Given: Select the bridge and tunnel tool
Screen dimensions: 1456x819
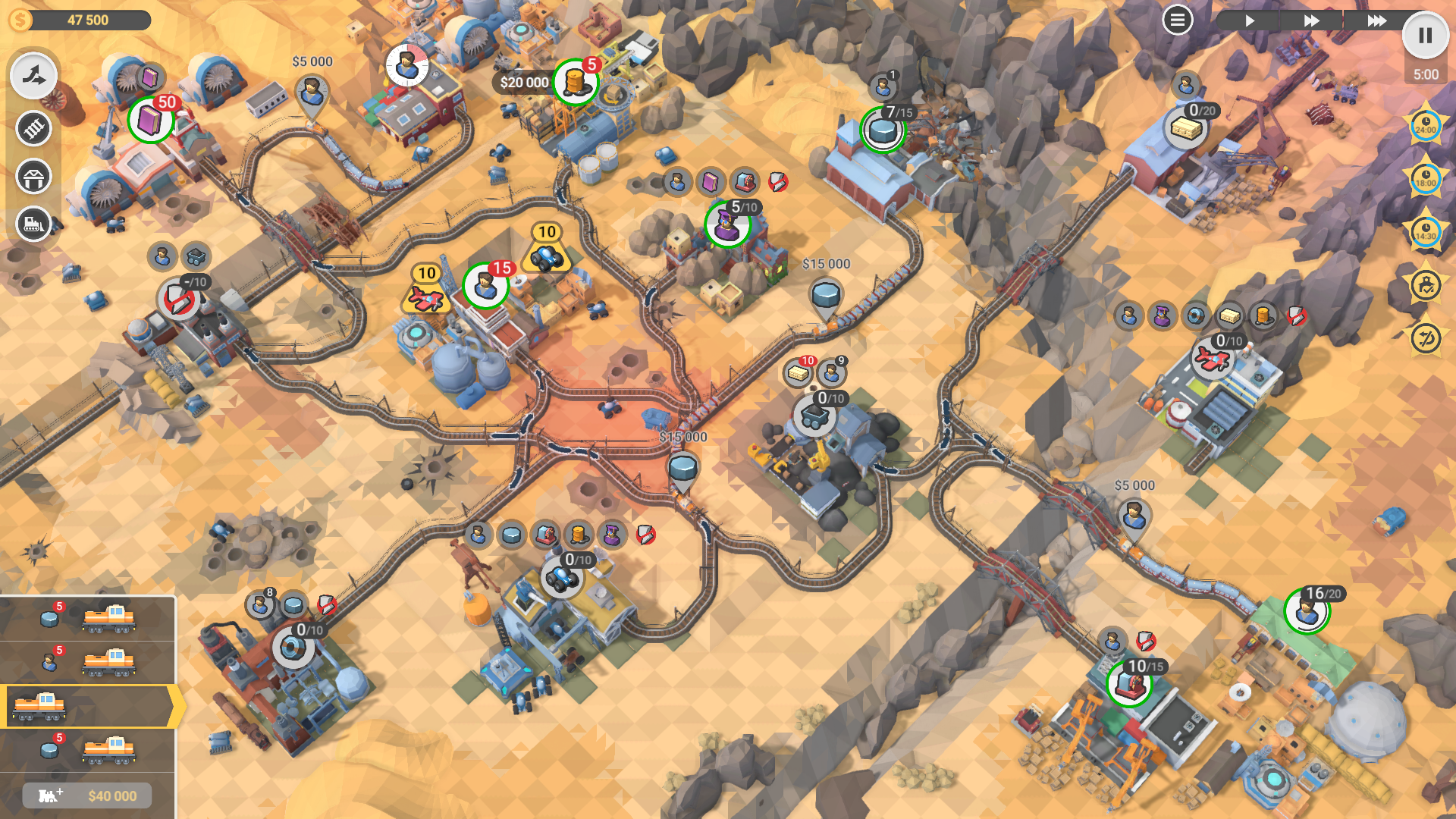Looking at the screenshot, I should [x=33, y=177].
